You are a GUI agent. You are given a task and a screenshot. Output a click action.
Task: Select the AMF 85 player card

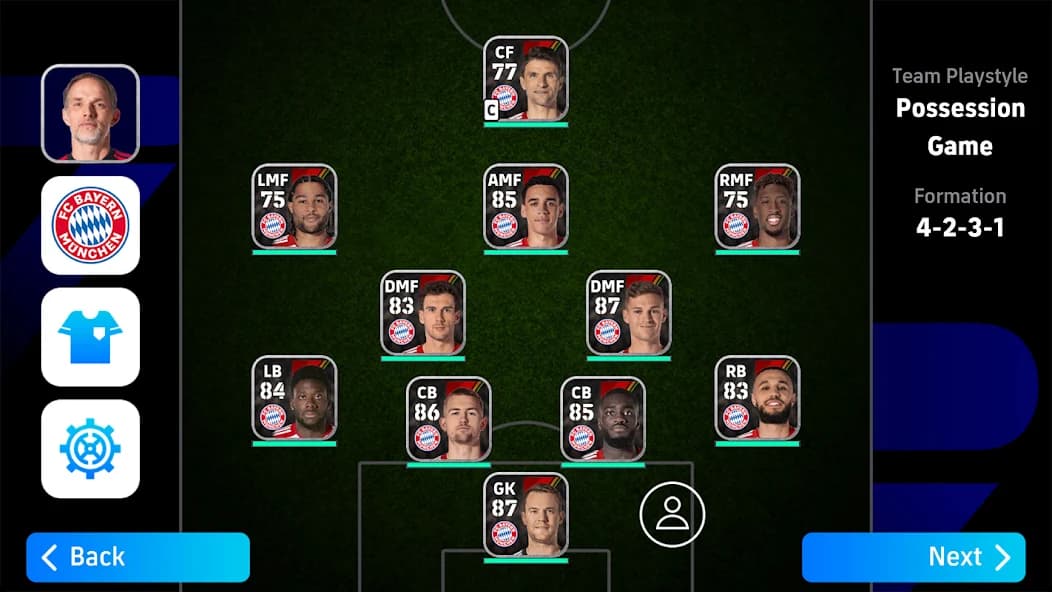click(526, 206)
